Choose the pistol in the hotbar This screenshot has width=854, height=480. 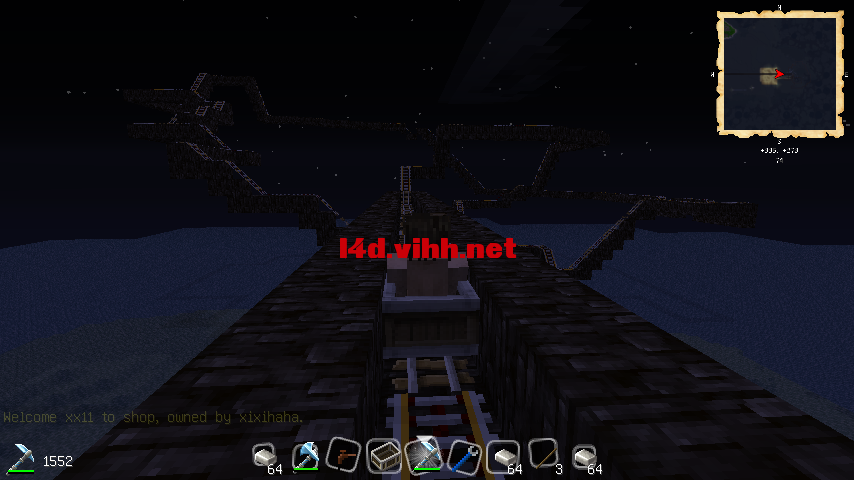click(344, 456)
